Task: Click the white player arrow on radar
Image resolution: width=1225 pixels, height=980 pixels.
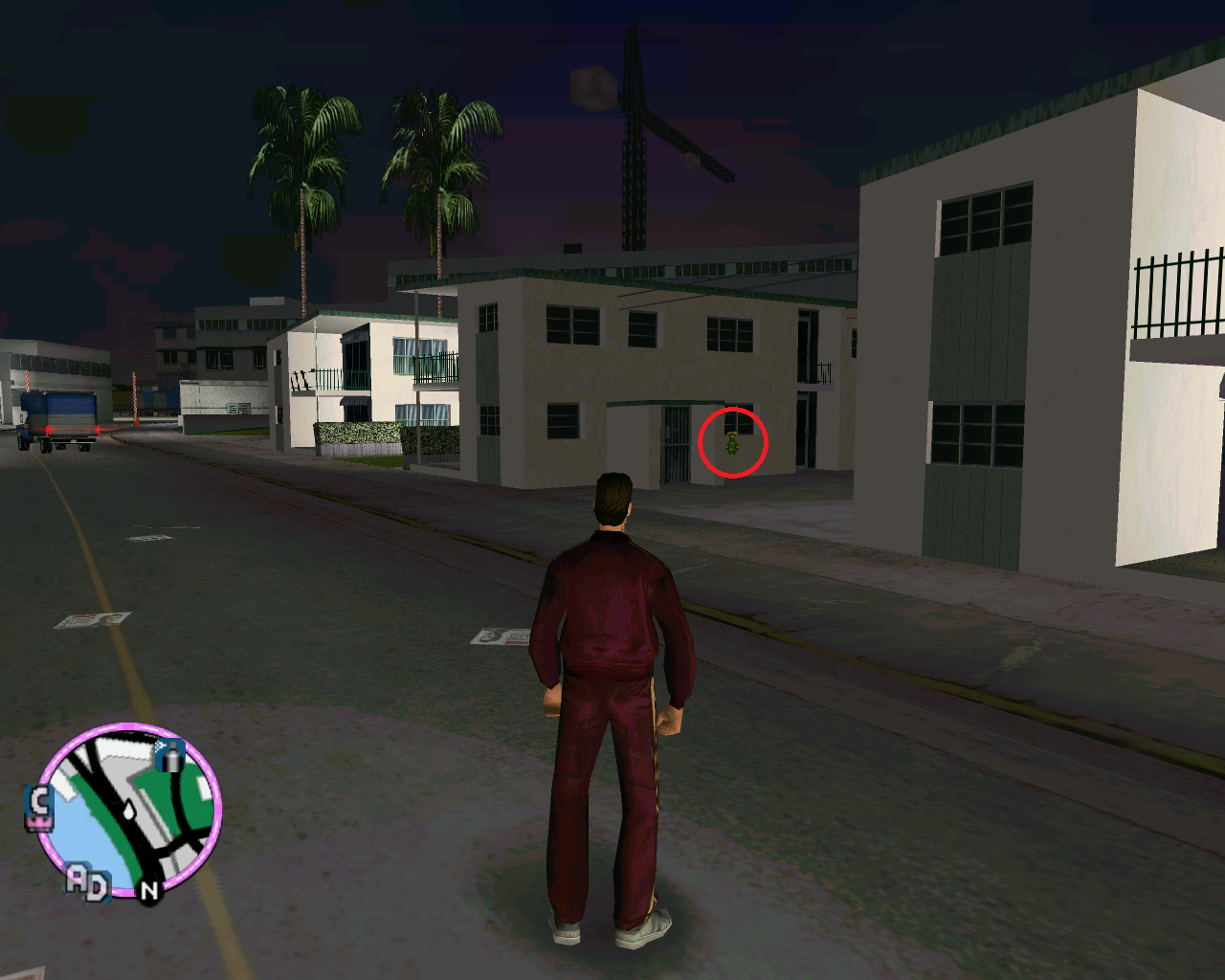Action: point(128,811)
